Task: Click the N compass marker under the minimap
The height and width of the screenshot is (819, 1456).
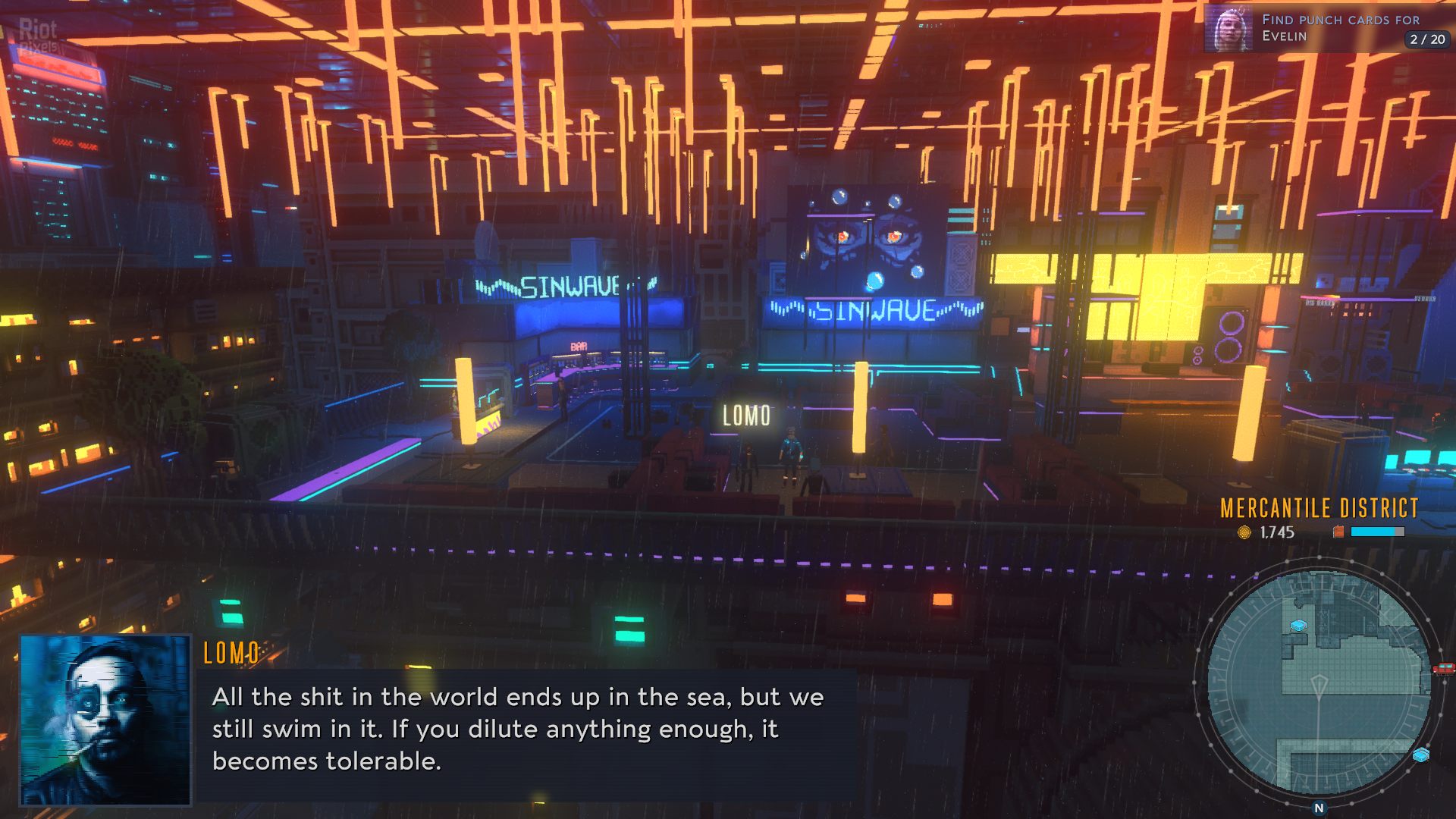Action: [x=1319, y=808]
